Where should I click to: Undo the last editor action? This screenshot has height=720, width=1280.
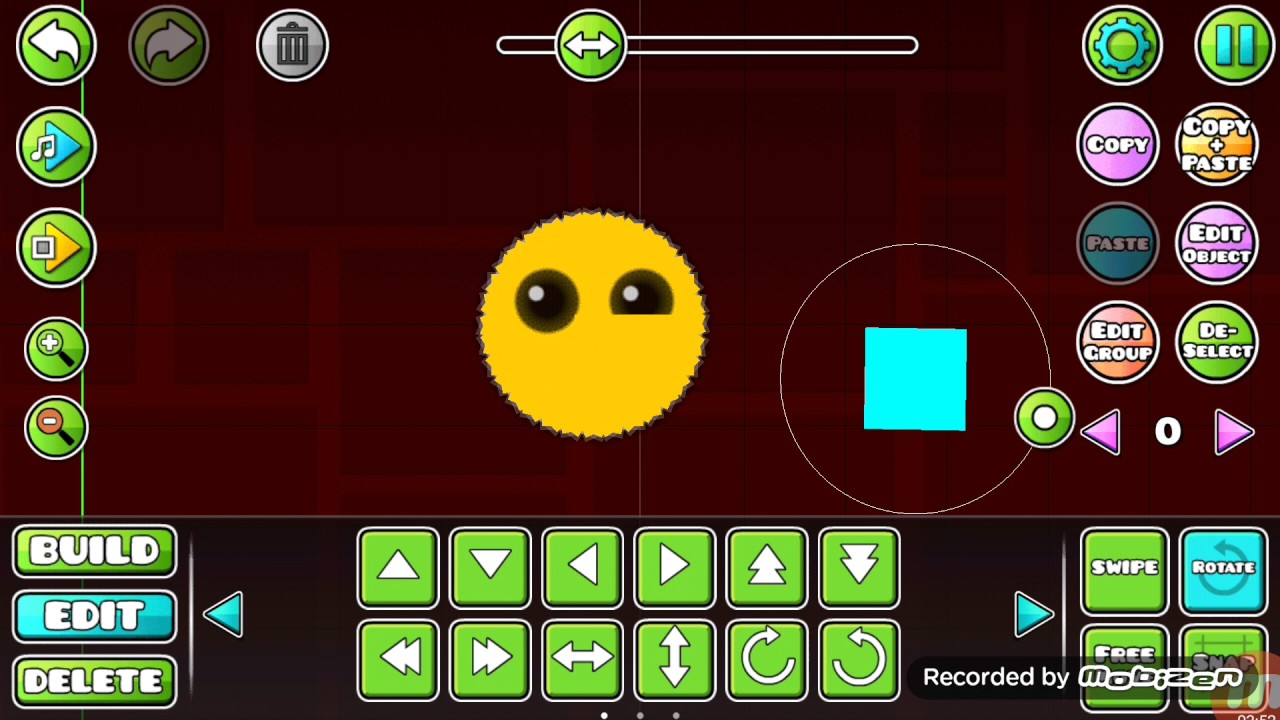click(56, 44)
